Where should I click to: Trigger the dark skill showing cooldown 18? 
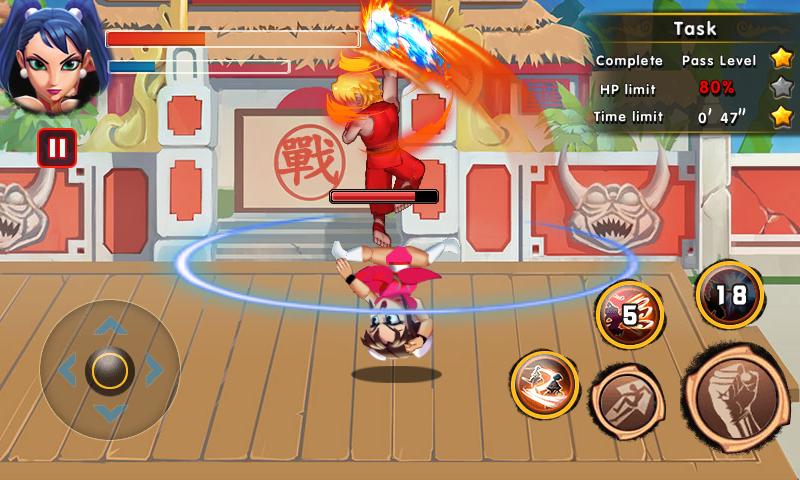729,295
